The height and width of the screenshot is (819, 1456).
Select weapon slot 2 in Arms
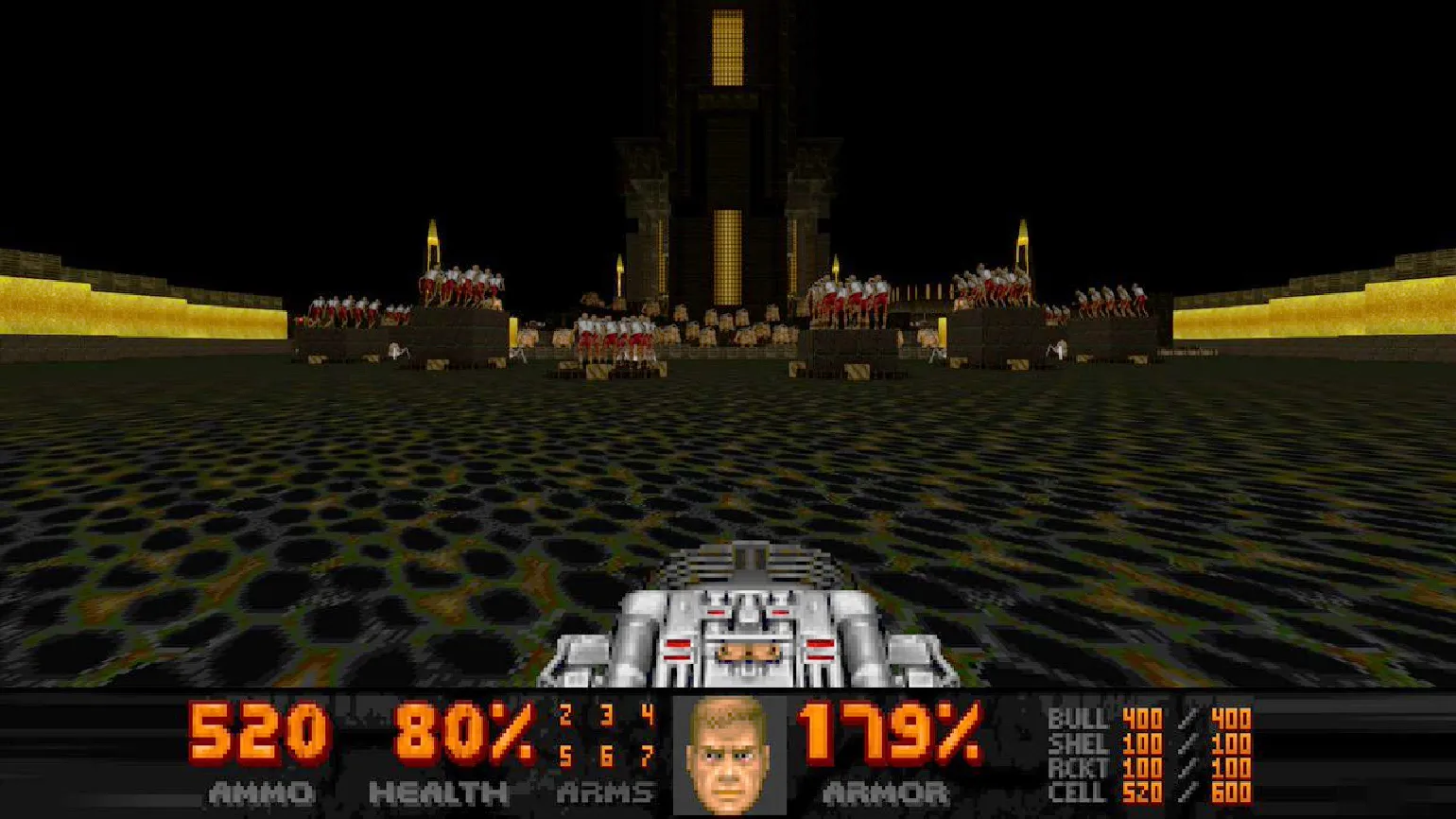(x=565, y=715)
